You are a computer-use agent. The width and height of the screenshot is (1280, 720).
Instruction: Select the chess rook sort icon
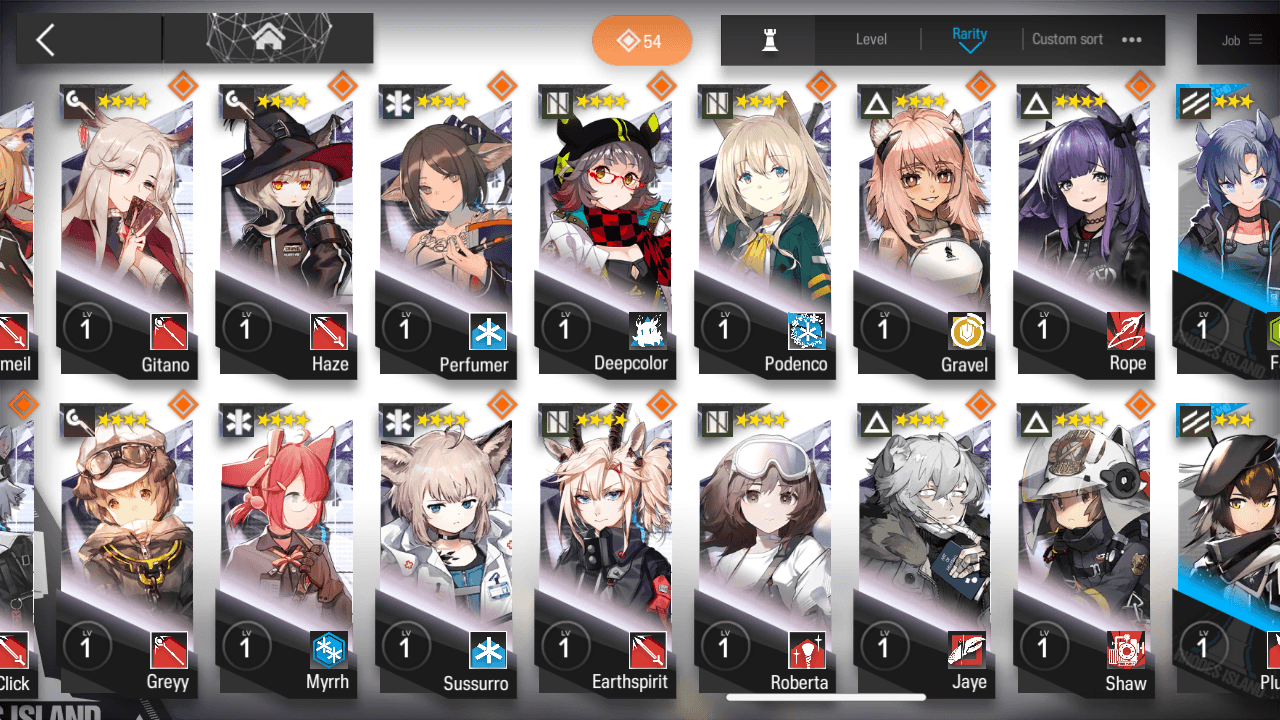coord(770,40)
